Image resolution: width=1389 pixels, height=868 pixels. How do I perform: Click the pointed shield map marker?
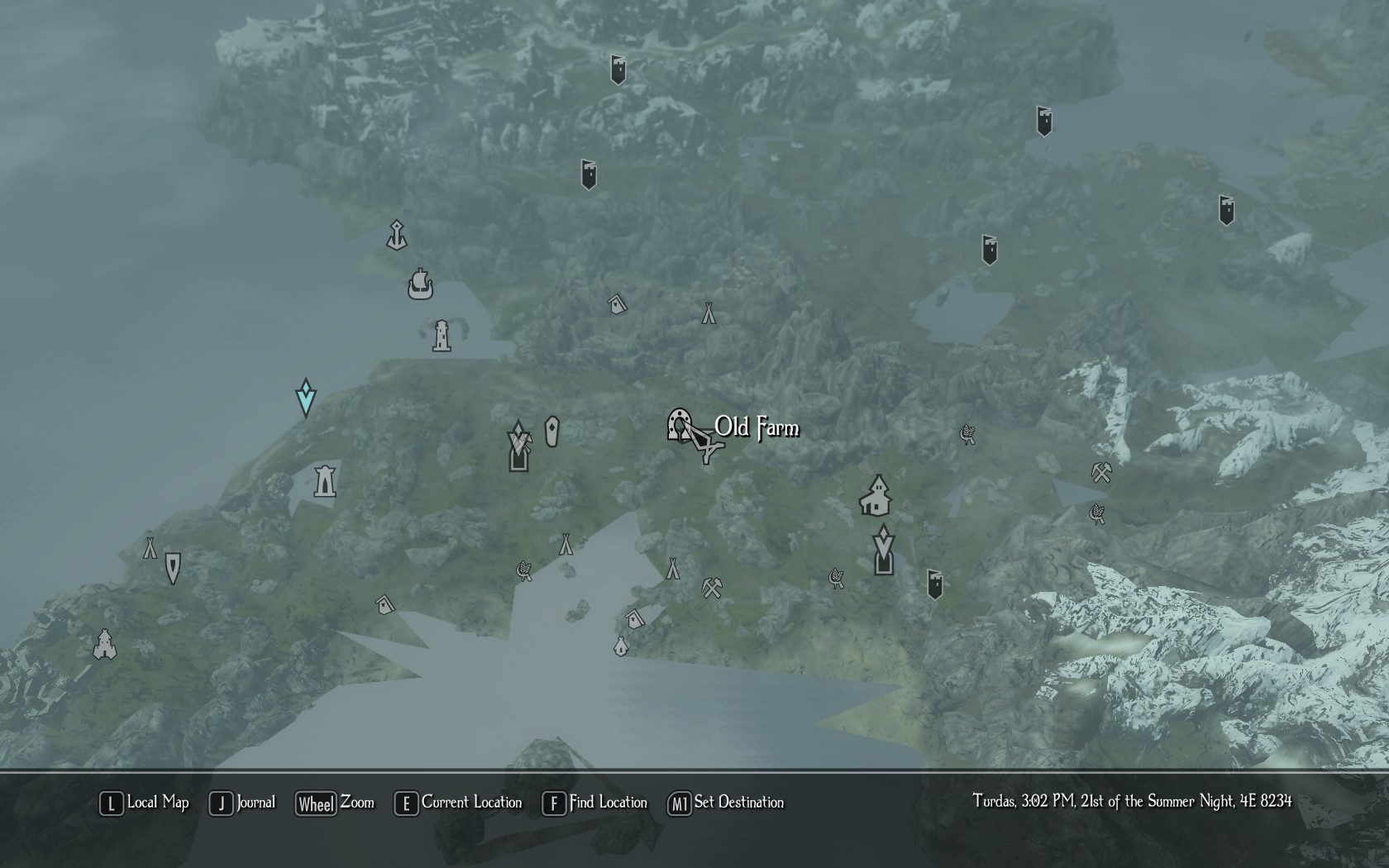coord(173,568)
